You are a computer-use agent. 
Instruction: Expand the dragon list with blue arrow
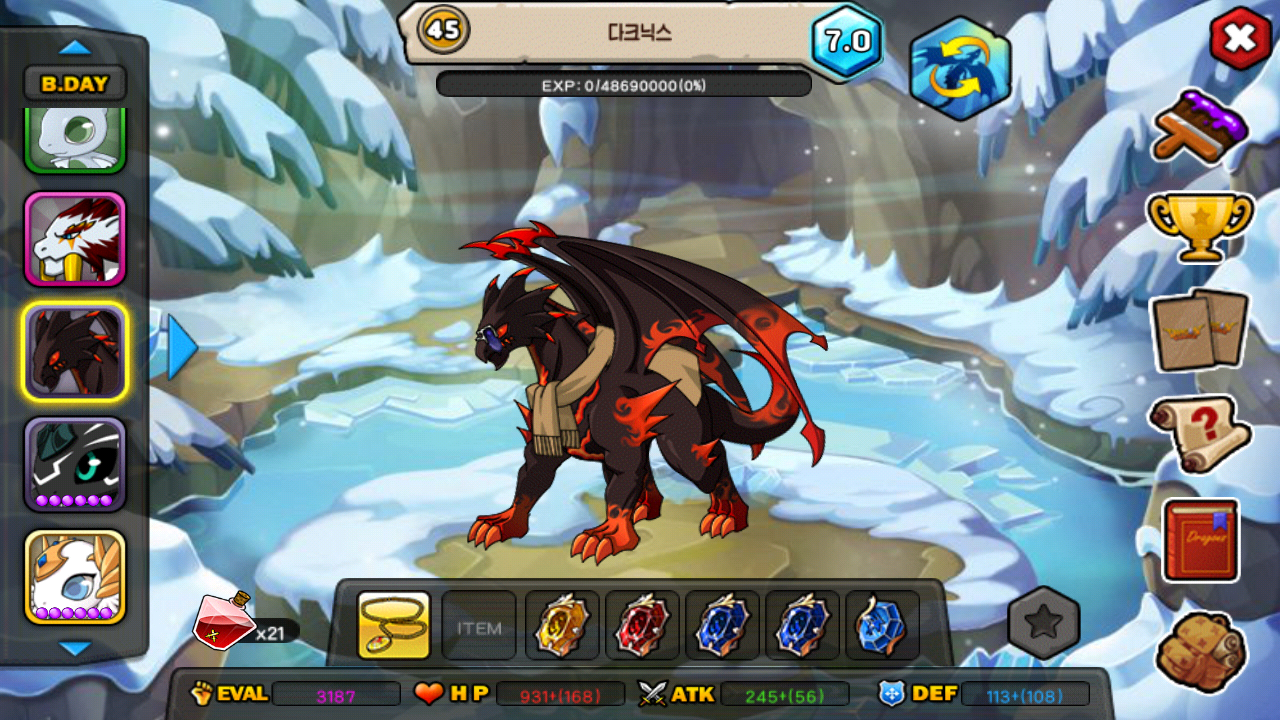coord(182,347)
